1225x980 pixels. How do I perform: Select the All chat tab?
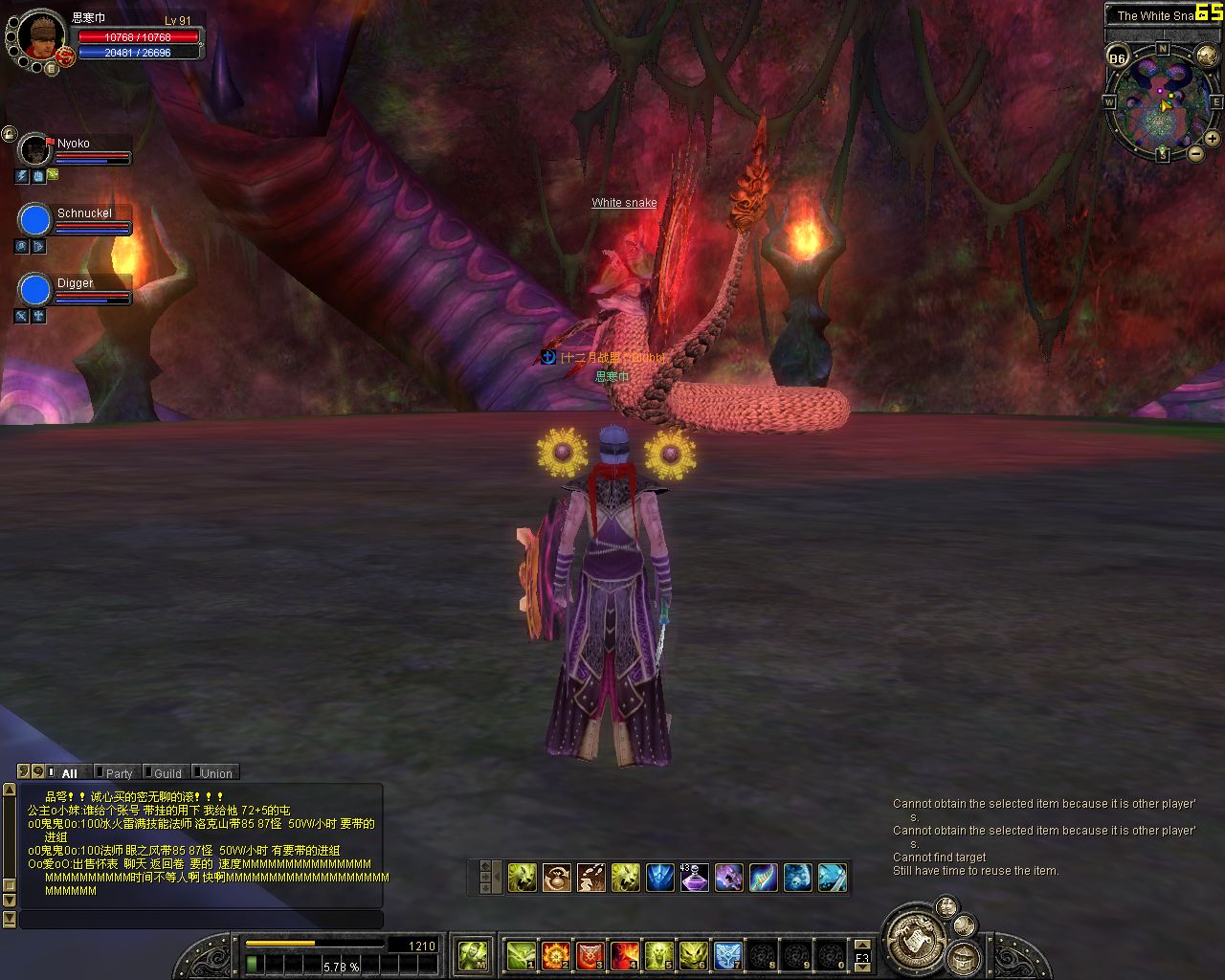[x=69, y=773]
